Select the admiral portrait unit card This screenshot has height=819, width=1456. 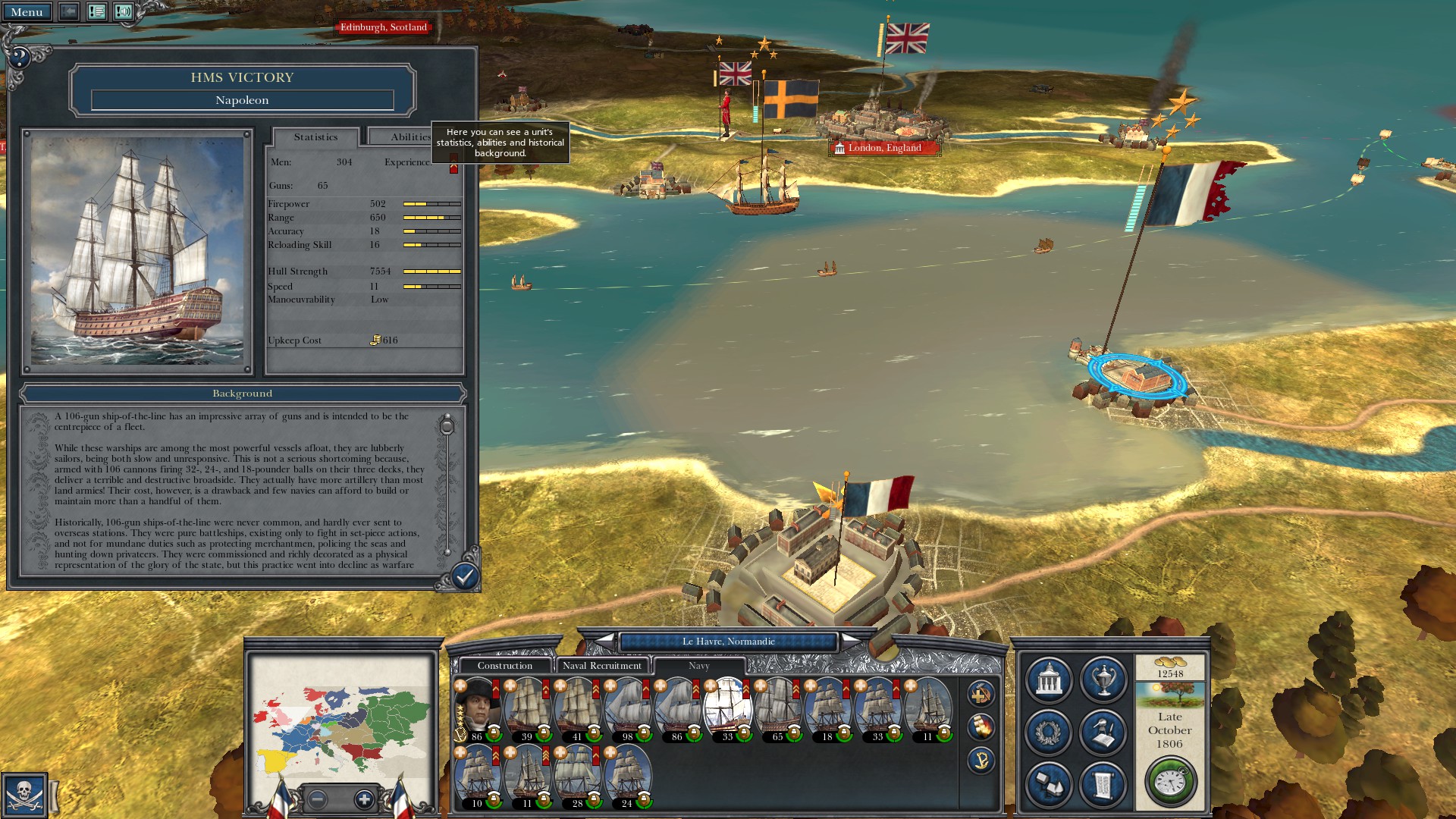476,709
